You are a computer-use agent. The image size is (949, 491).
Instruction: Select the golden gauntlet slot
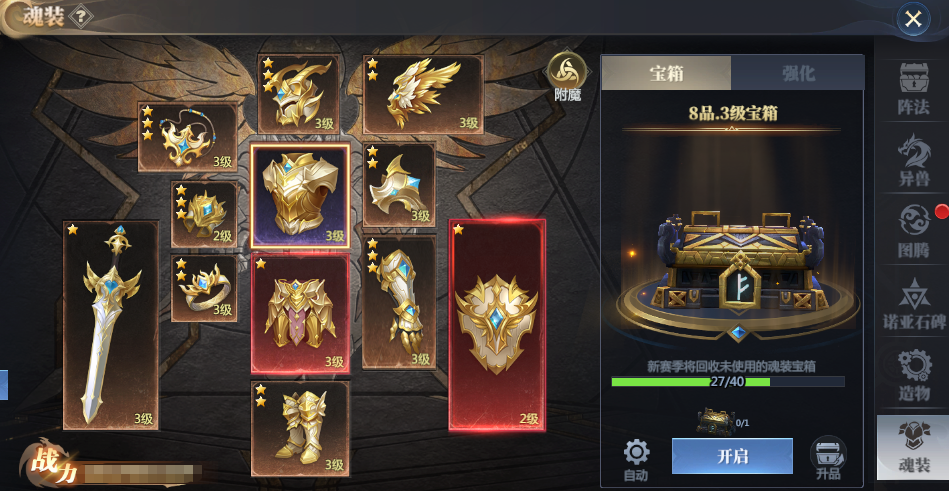pyautogui.click(x=398, y=302)
